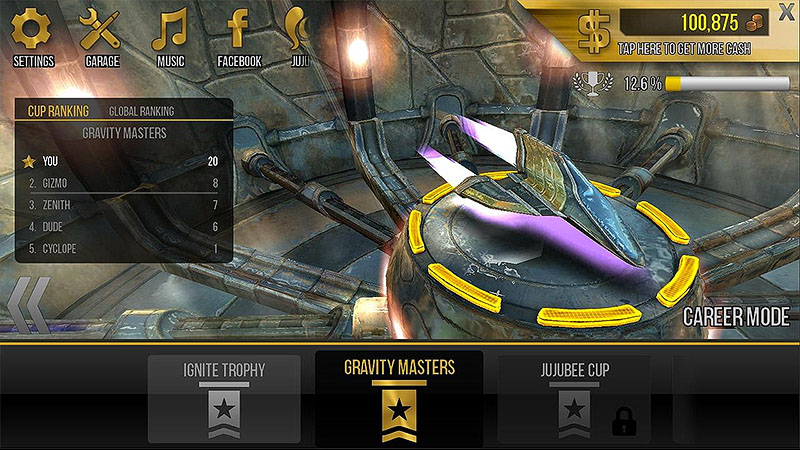
Task: Select Gizmo's row in the ranking list
Action: (124, 183)
